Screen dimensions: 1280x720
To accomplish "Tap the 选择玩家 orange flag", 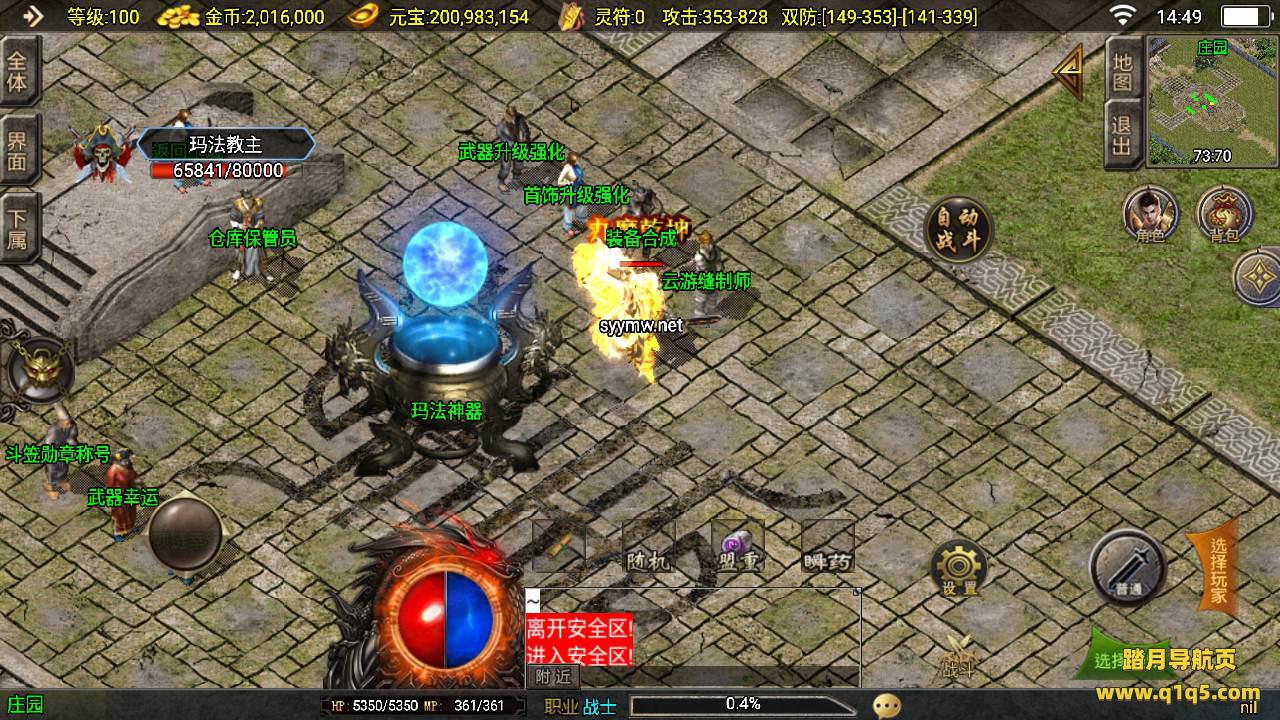I will tap(1214, 572).
